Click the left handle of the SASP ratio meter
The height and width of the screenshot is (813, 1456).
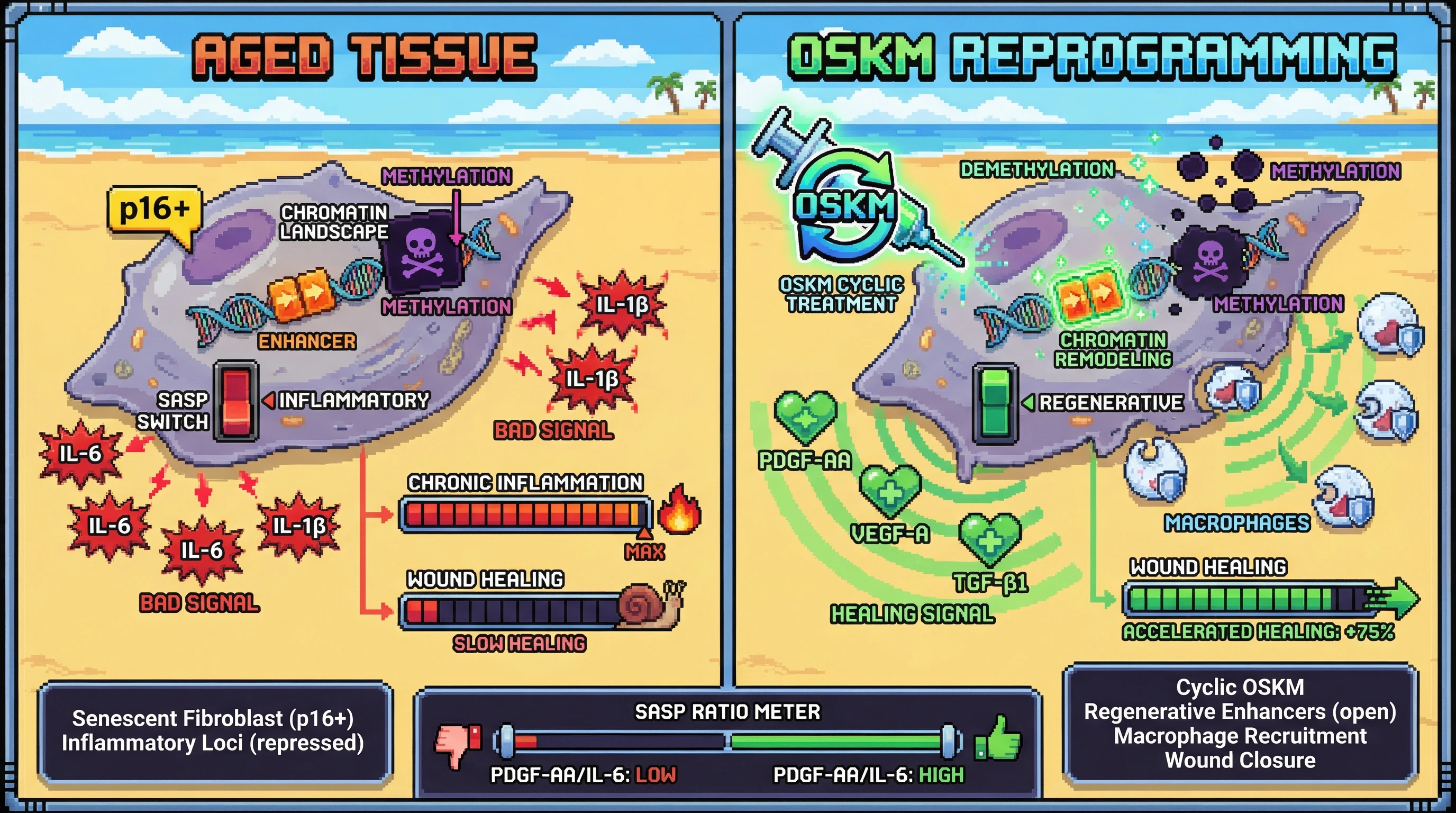pyautogui.click(x=506, y=742)
